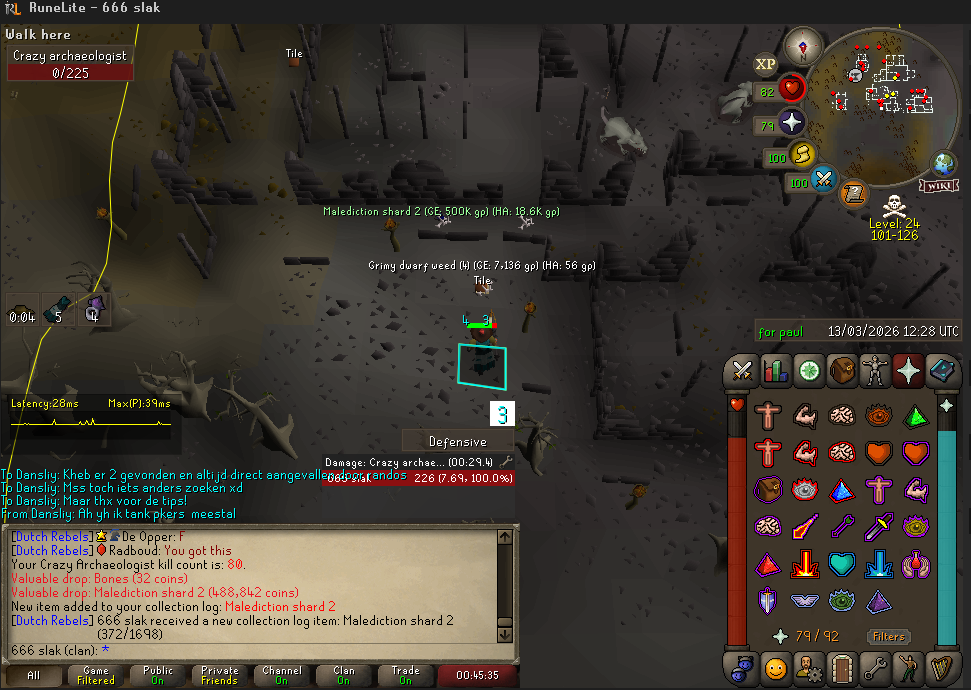Open the world map globe
The height and width of the screenshot is (690, 971).
[x=944, y=164]
